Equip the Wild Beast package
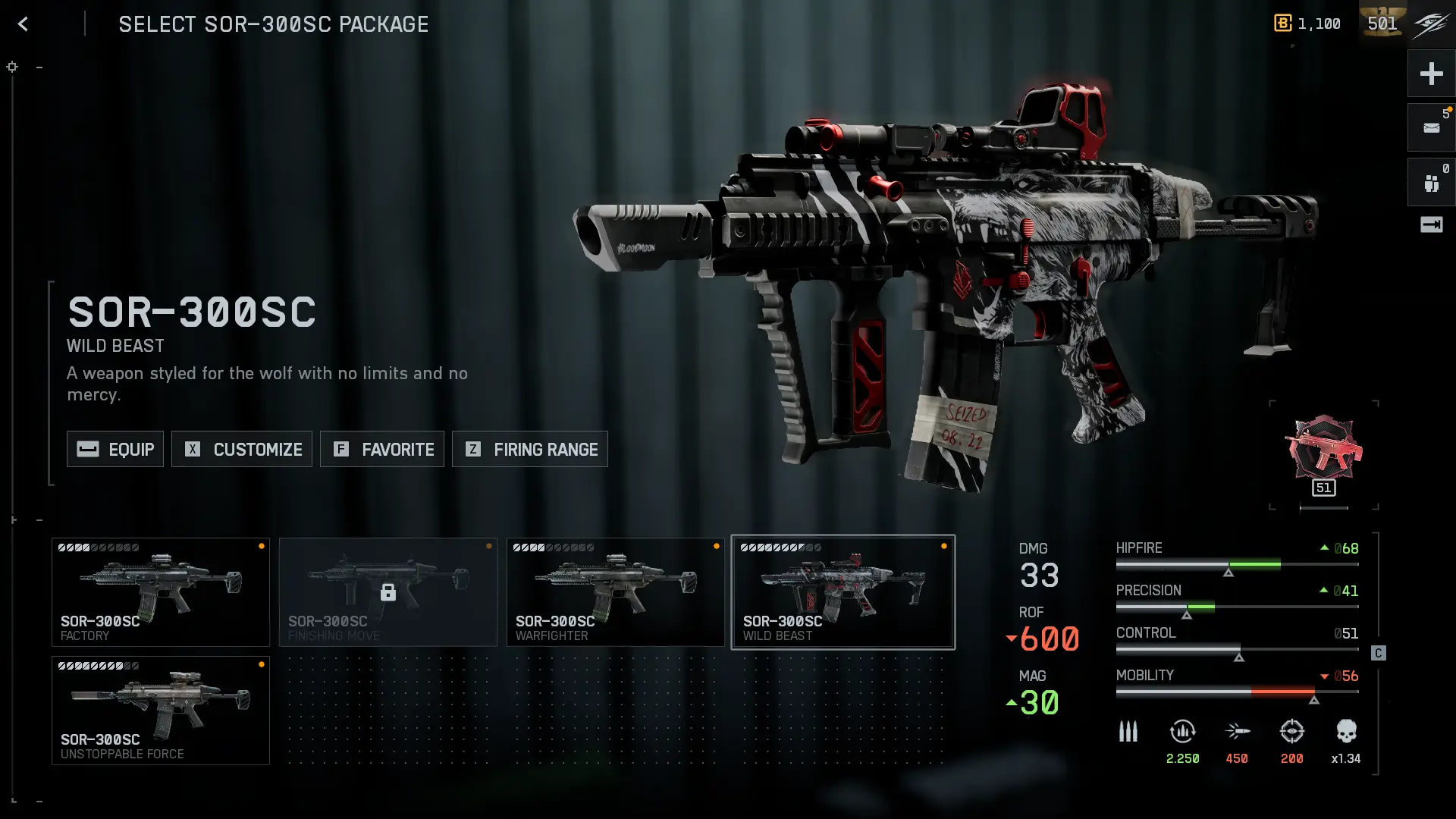The image size is (1456, 819). click(x=115, y=449)
